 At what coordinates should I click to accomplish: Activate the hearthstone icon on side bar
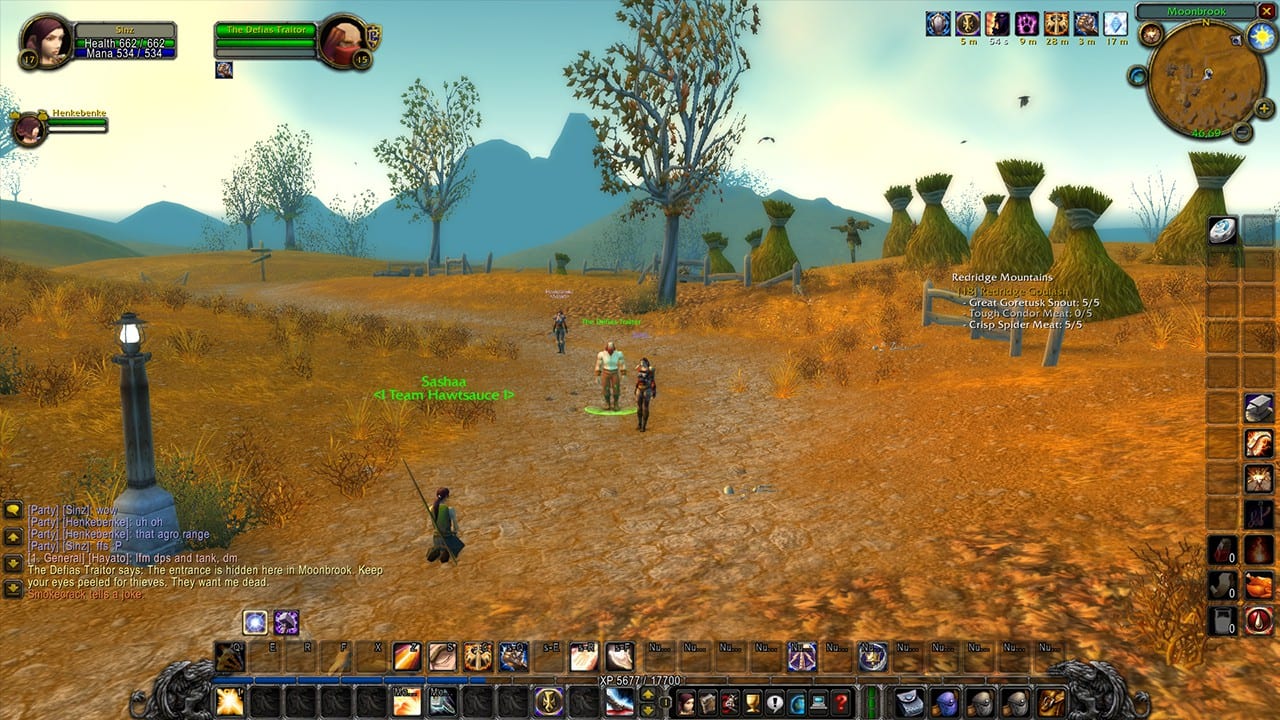coord(1222,231)
